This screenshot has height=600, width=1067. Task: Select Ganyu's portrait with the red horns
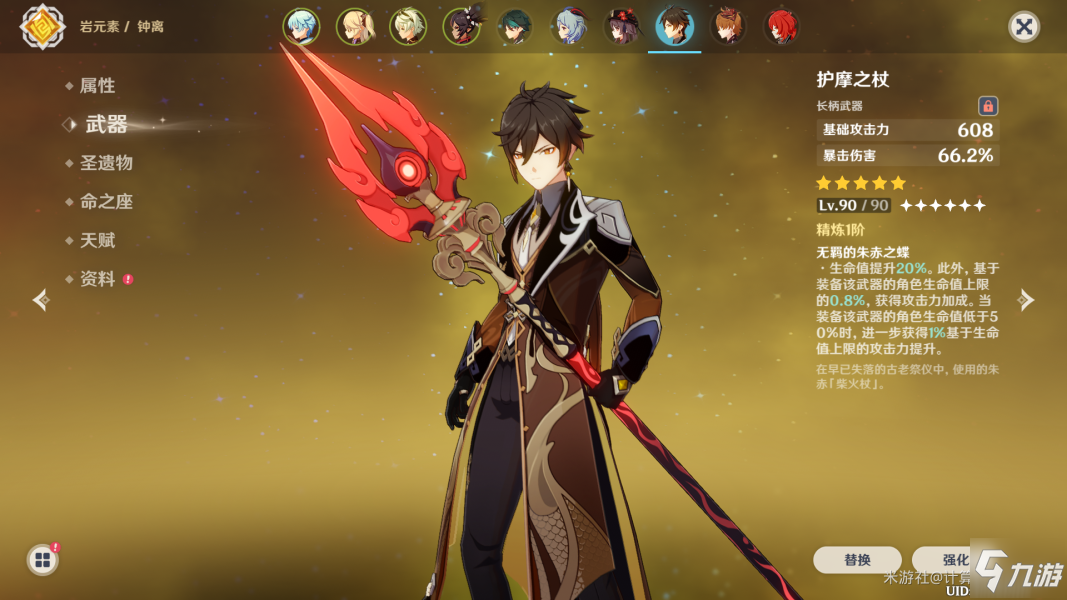[568, 27]
